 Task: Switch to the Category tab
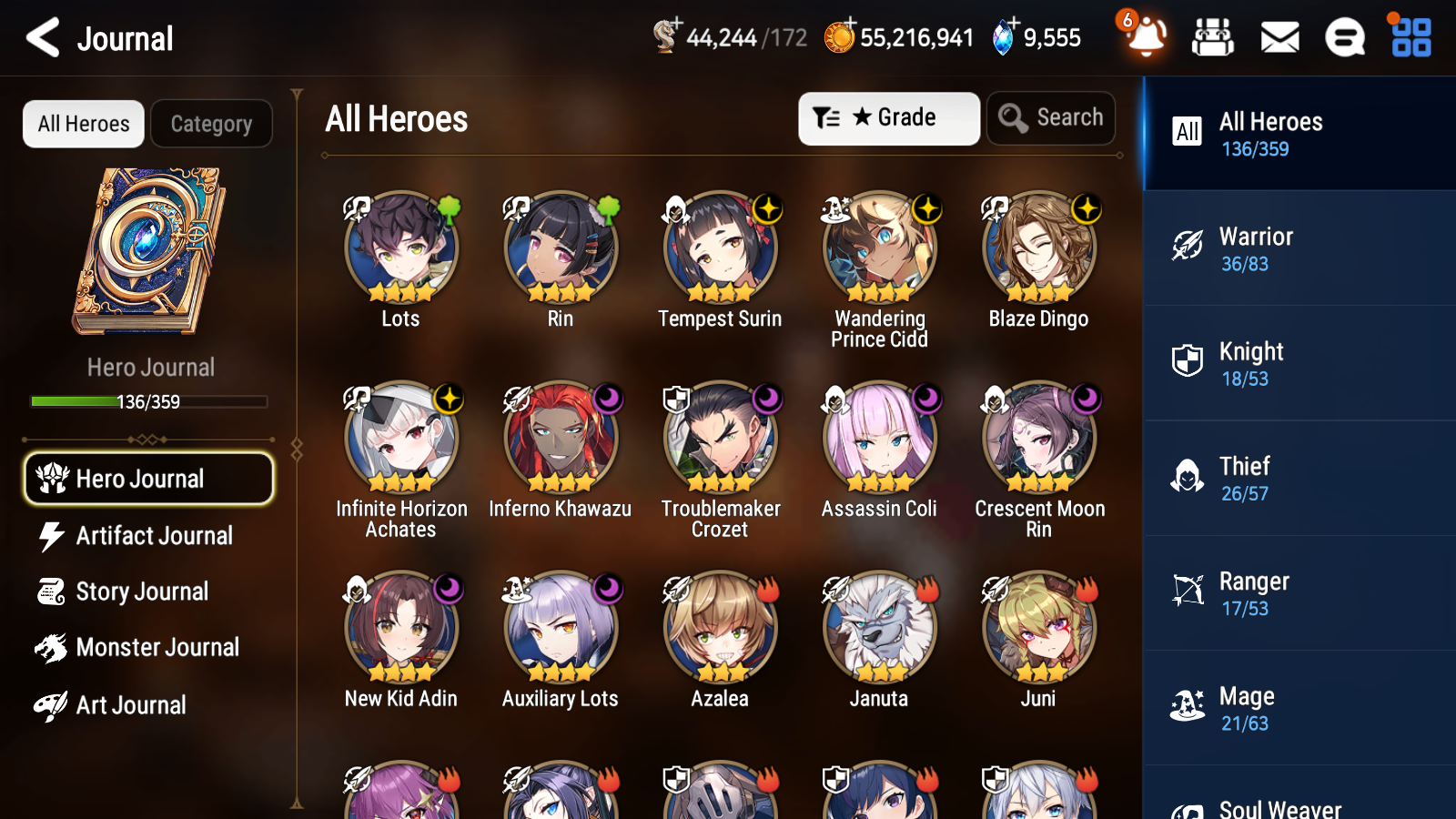211,124
